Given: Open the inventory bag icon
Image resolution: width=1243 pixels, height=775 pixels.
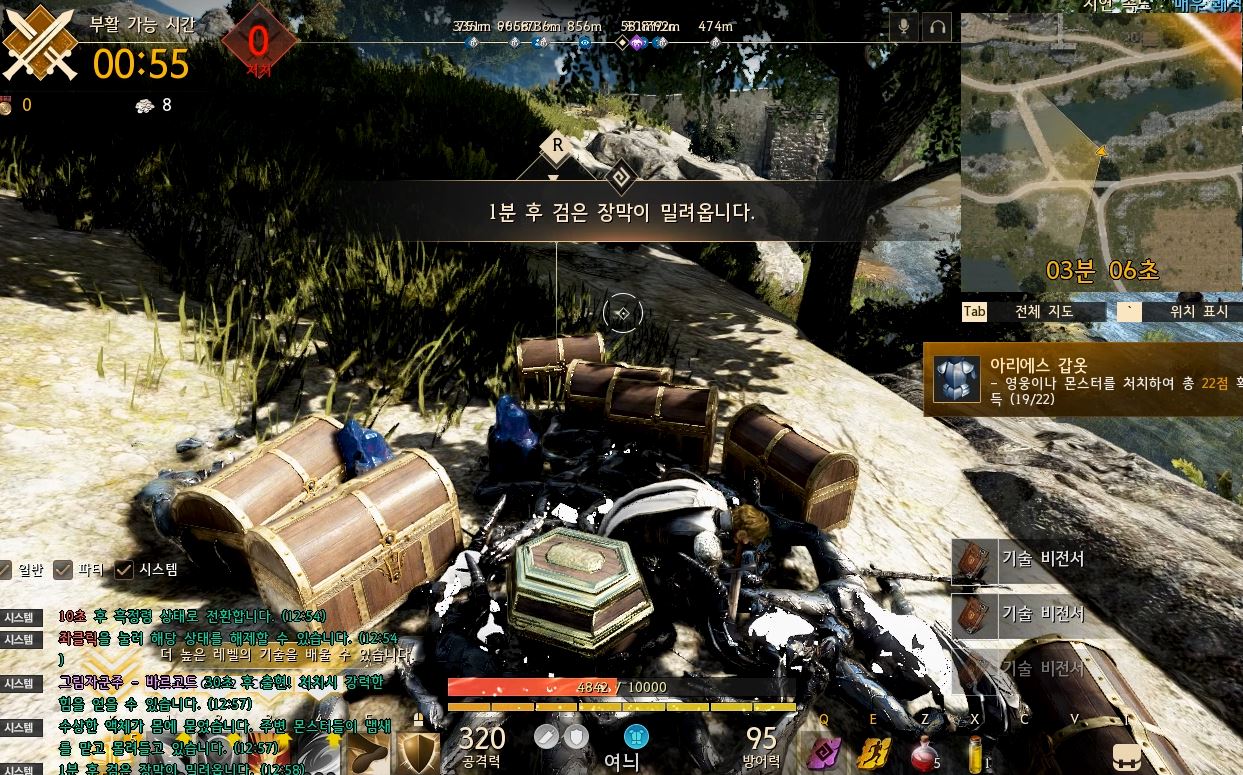Looking at the screenshot, I should tap(1127, 755).
